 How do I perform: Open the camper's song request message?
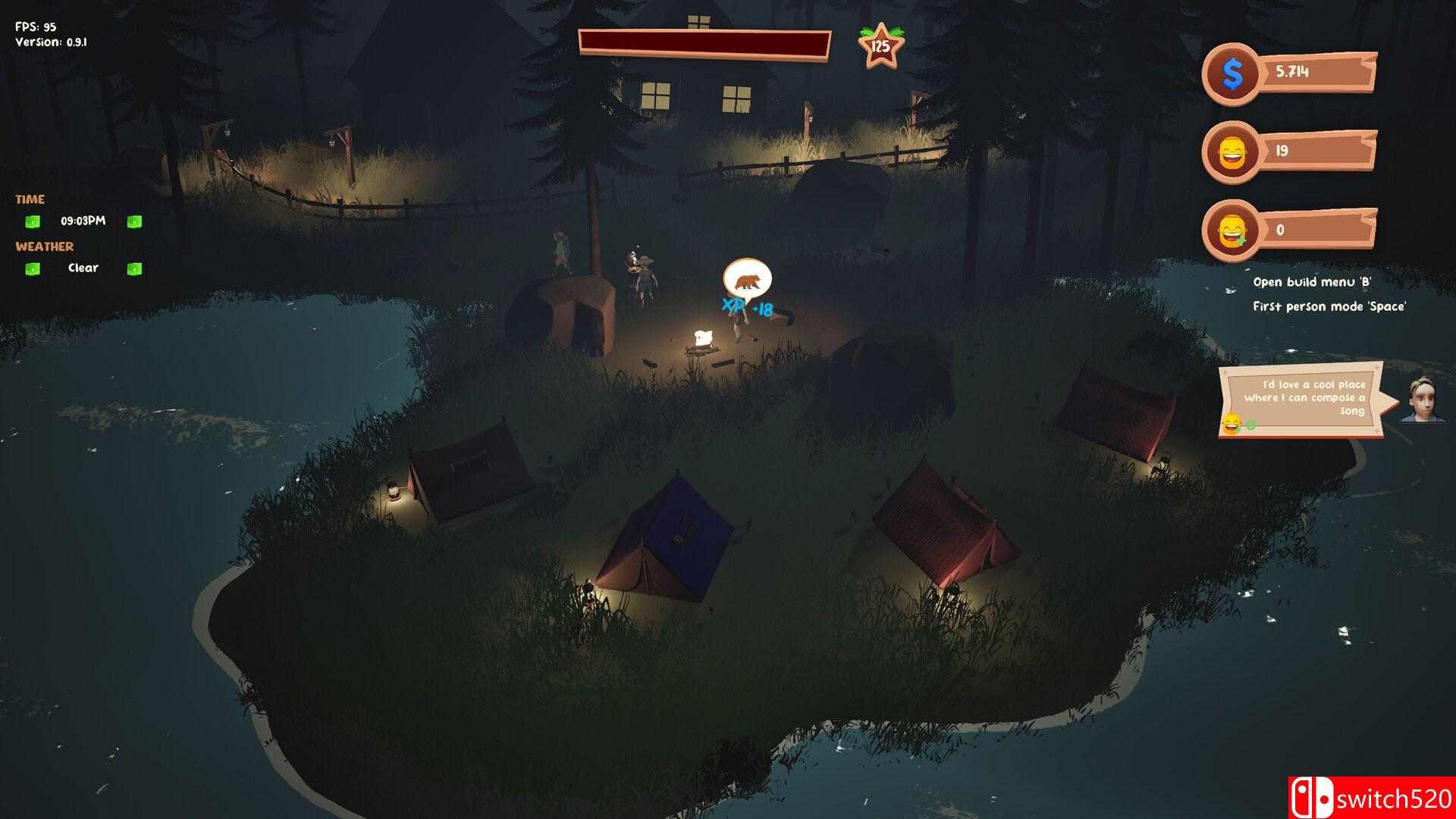[1304, 399]
